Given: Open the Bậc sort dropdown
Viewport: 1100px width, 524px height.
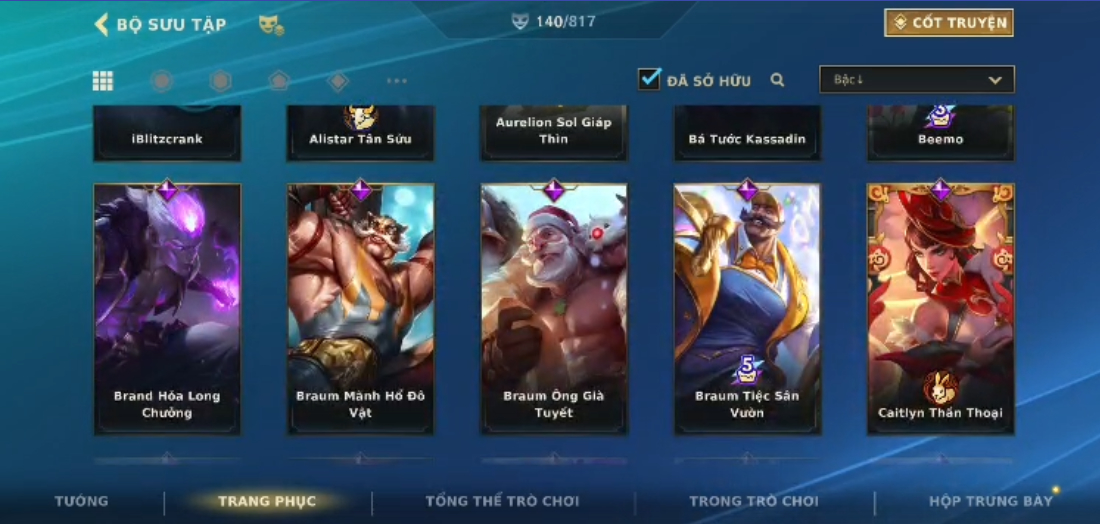Looking at the screenshot, I should click(x=916, y=80).
